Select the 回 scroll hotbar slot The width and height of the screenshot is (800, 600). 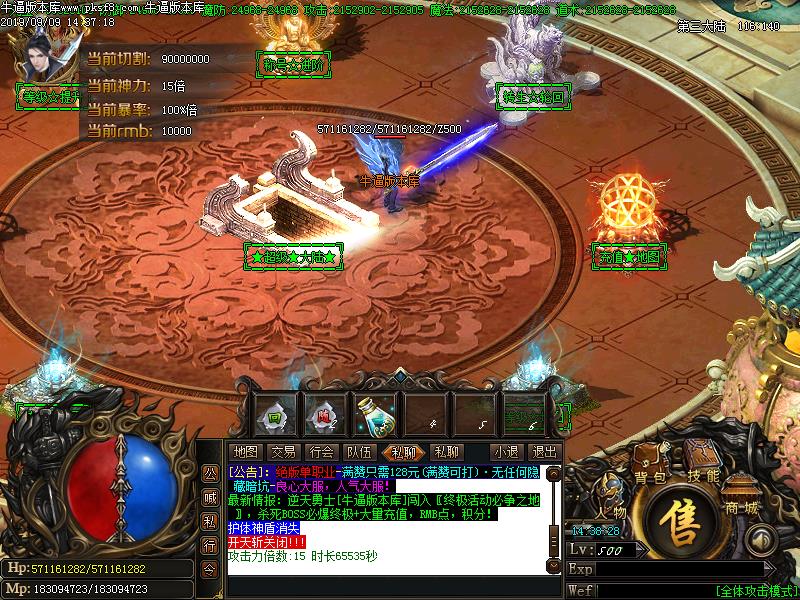pos(273,412)
